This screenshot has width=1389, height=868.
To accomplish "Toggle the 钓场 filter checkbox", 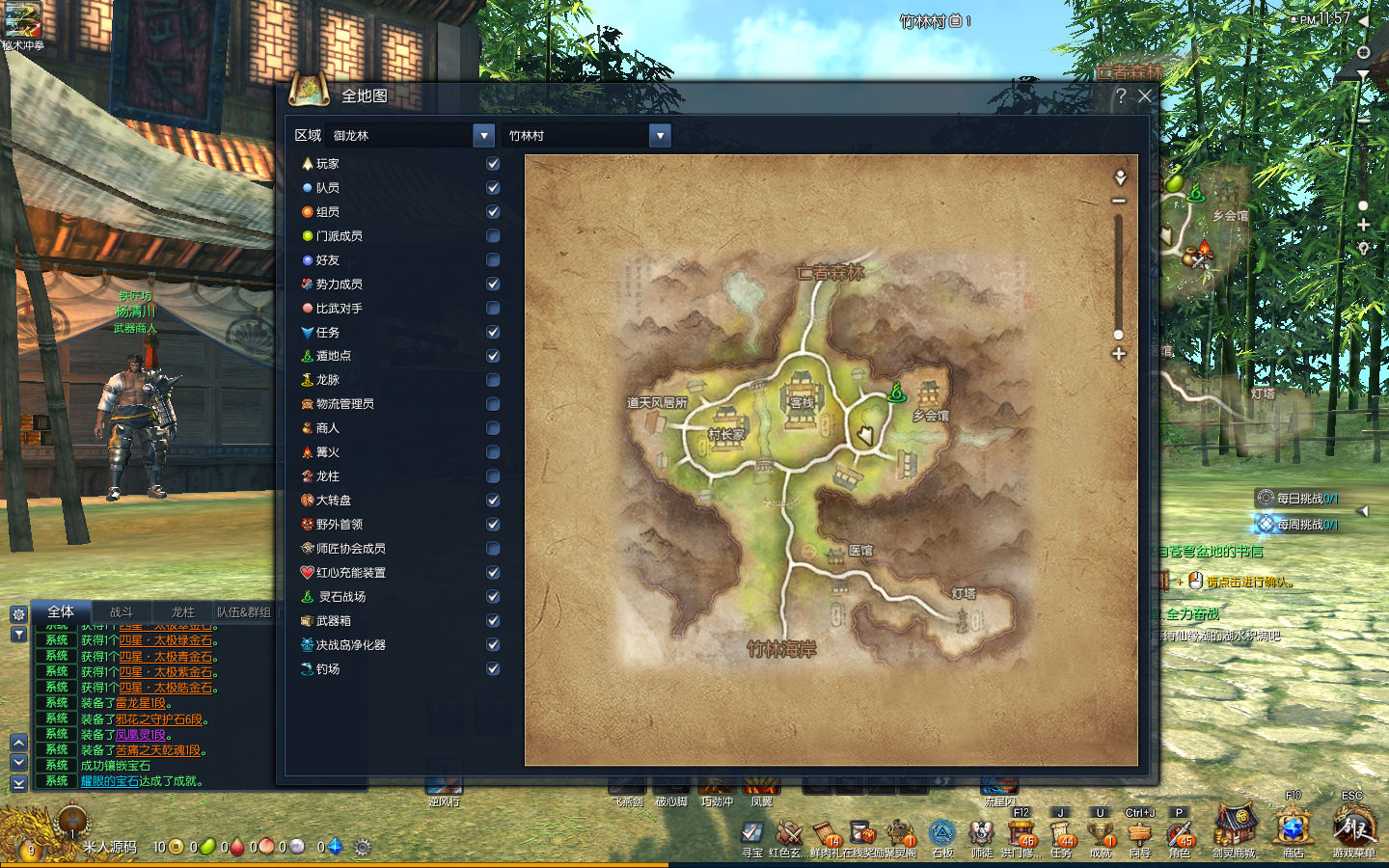I will [493, 669].
